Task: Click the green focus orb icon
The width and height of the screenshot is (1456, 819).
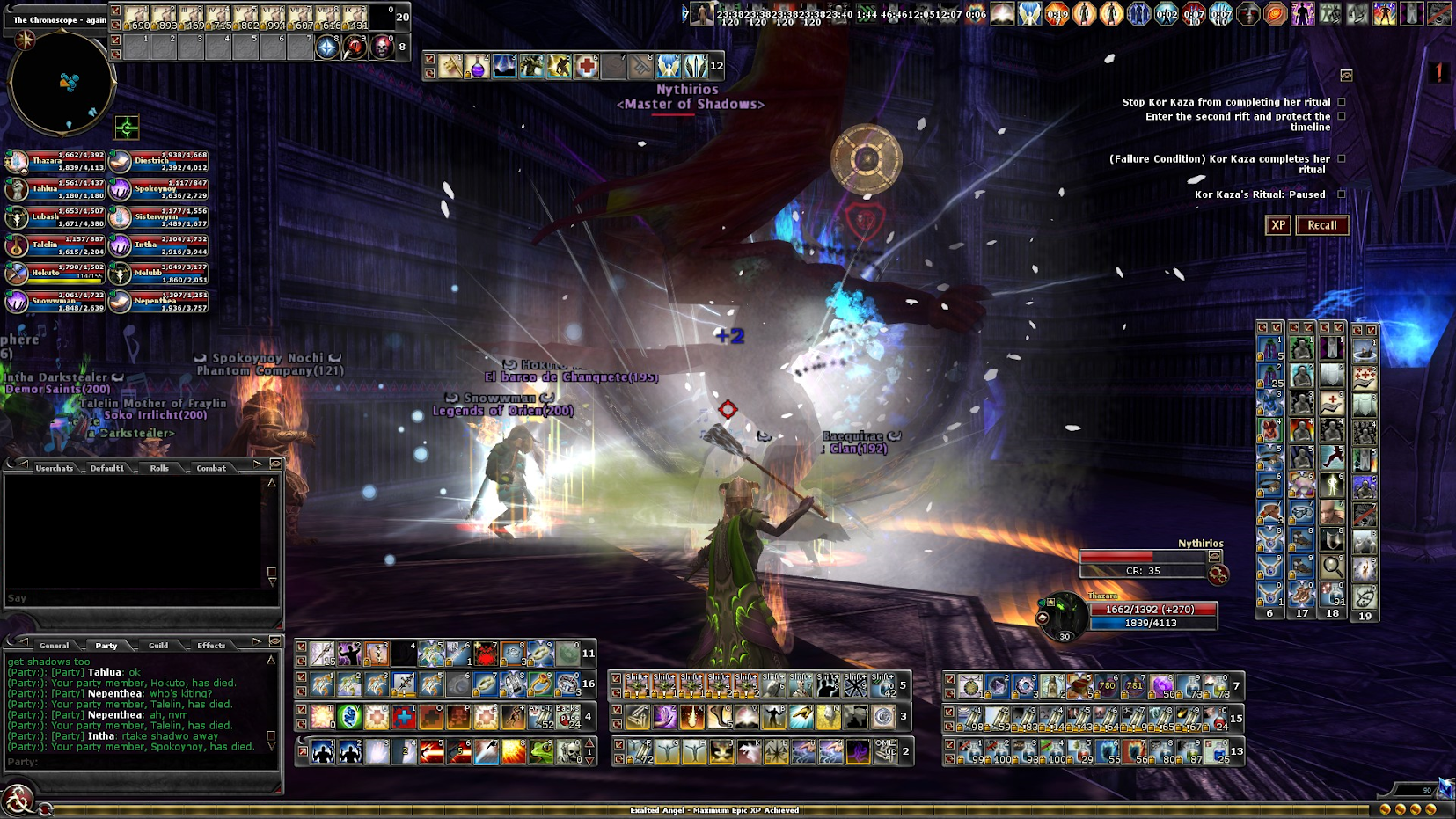Action: [127, 128]
